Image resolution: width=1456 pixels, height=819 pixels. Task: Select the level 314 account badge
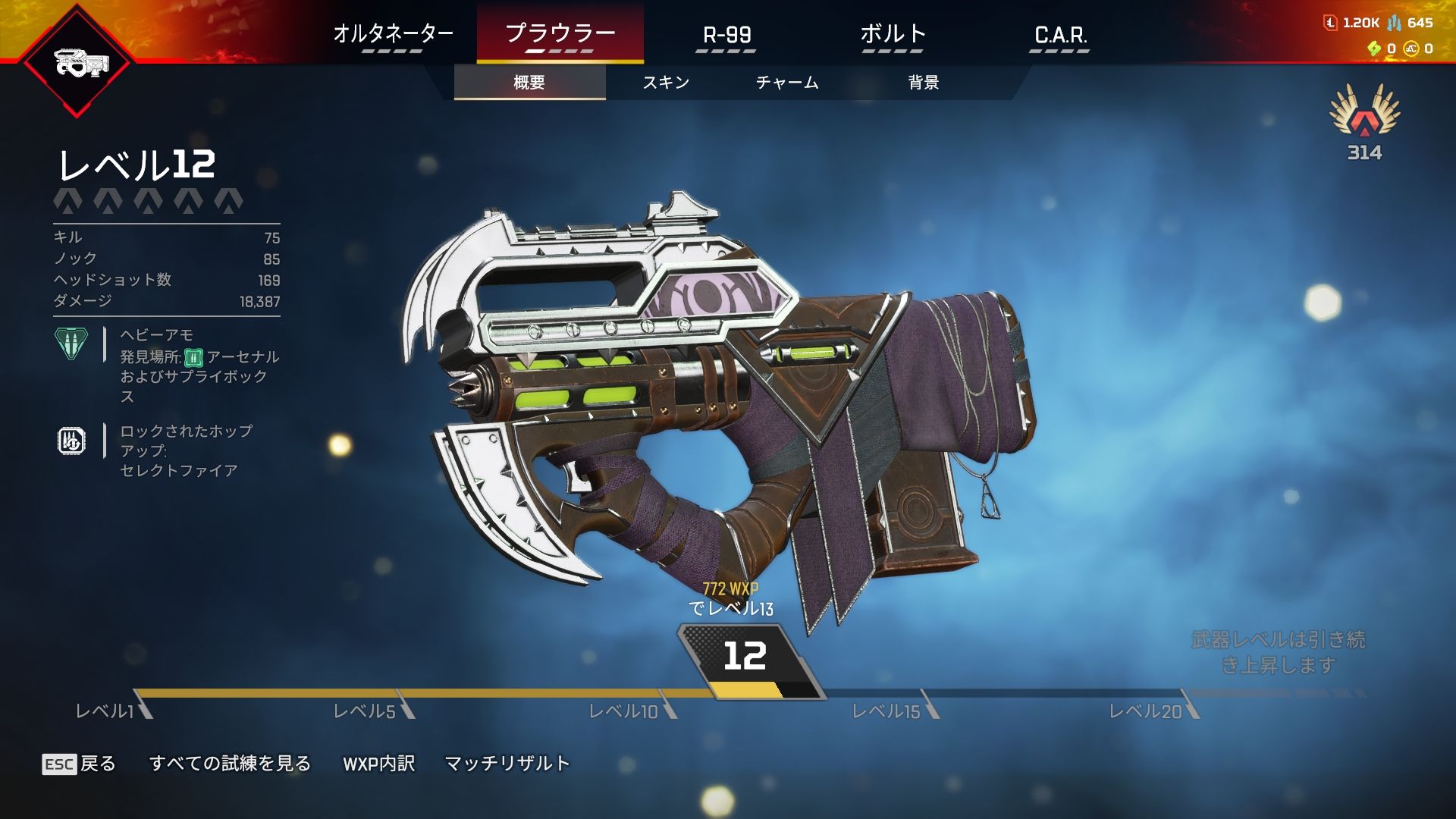click(x=1364, y=123)
